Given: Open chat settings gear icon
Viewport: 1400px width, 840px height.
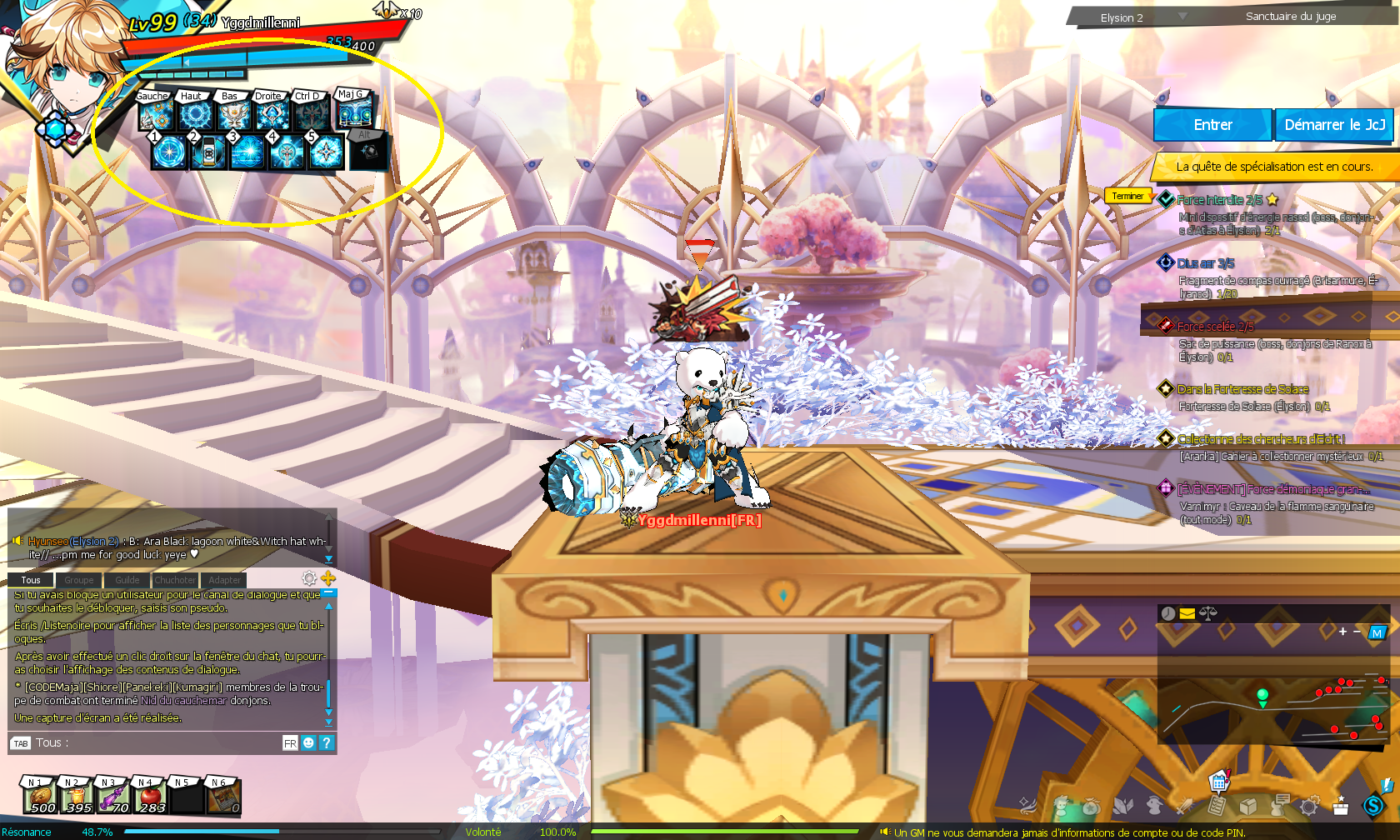Looking at the screenshot, I should point(309,578).
